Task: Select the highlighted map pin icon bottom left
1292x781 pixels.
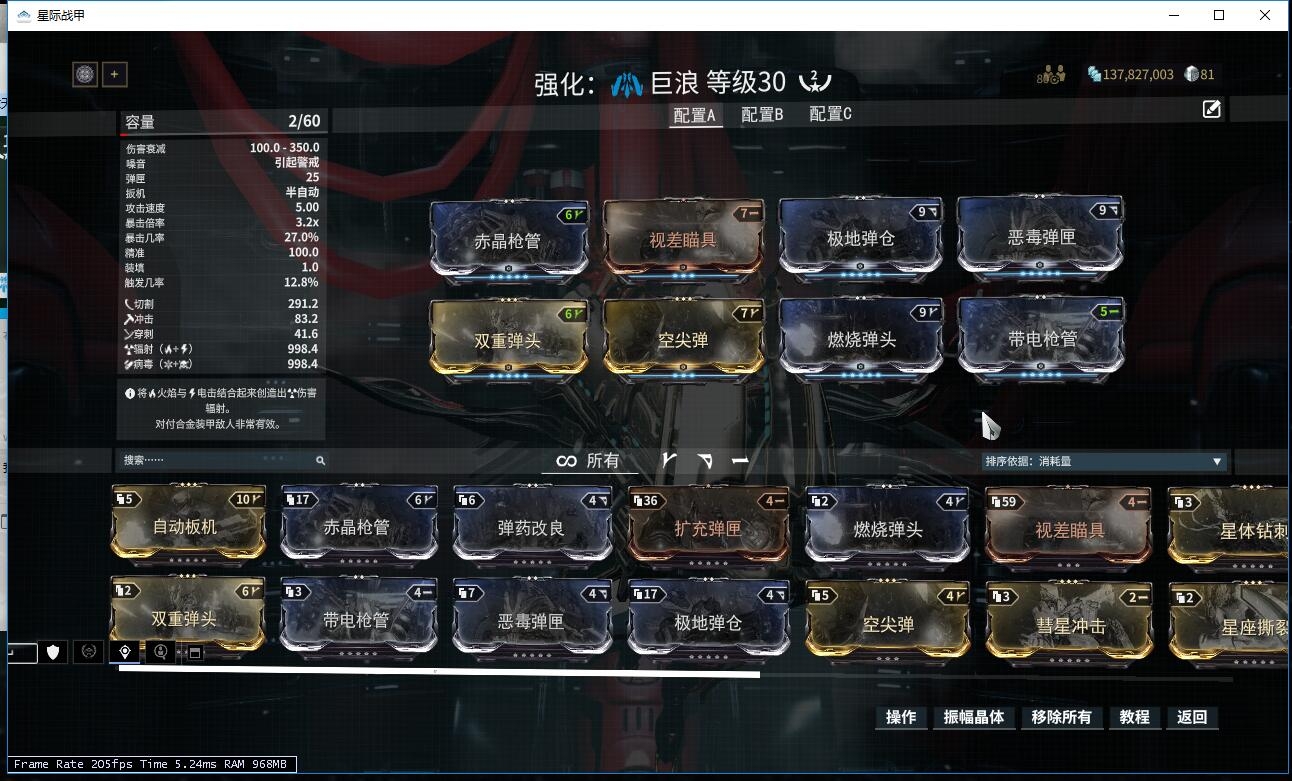Action: (x=123, y=651)
